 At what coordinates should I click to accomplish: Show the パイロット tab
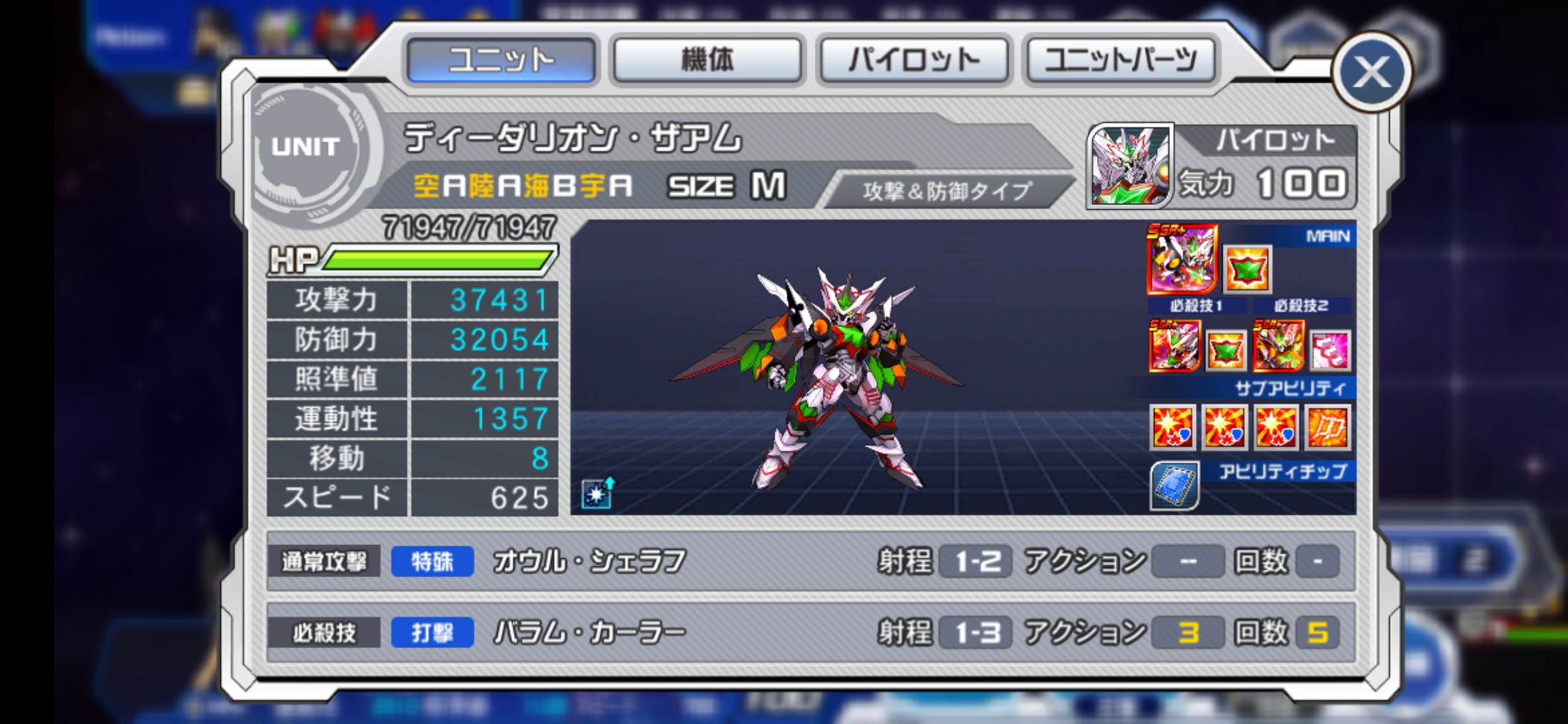tap(914, 60)
